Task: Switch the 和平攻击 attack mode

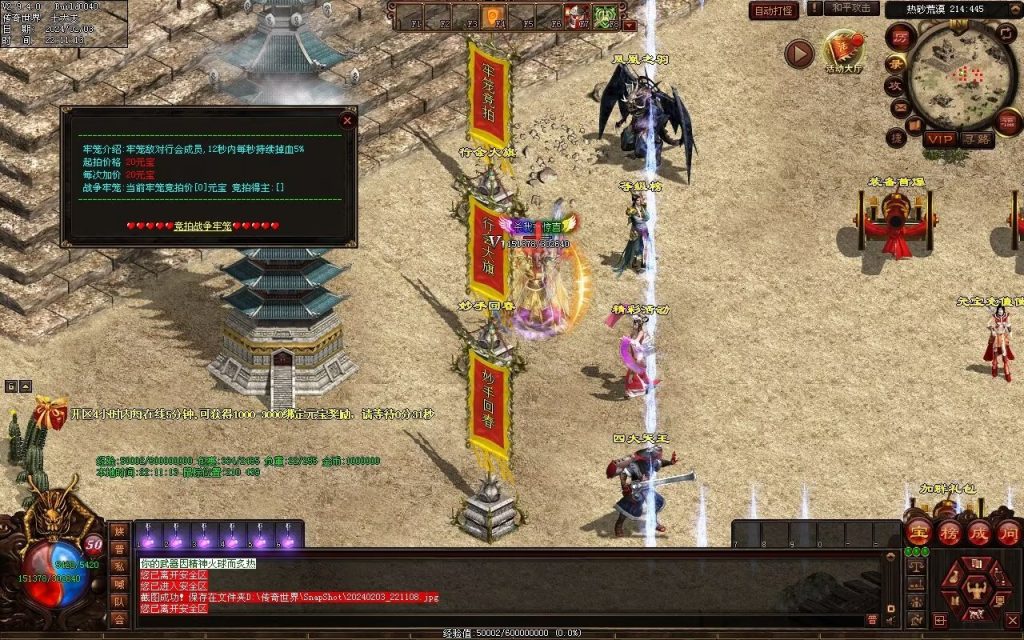Action: pyautogui.click(x=853, y=8)
